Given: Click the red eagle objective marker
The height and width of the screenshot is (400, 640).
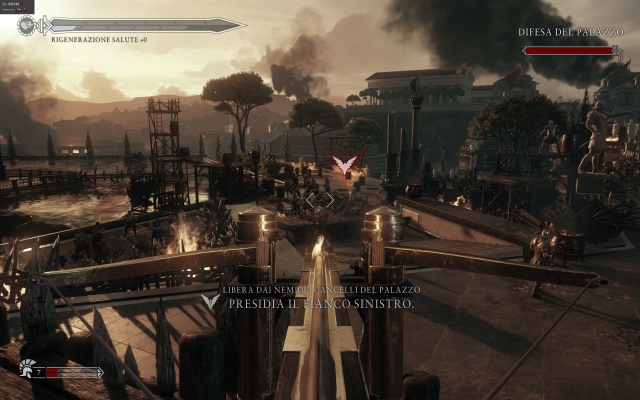Looking at the screenshot, I should [345, 163].
